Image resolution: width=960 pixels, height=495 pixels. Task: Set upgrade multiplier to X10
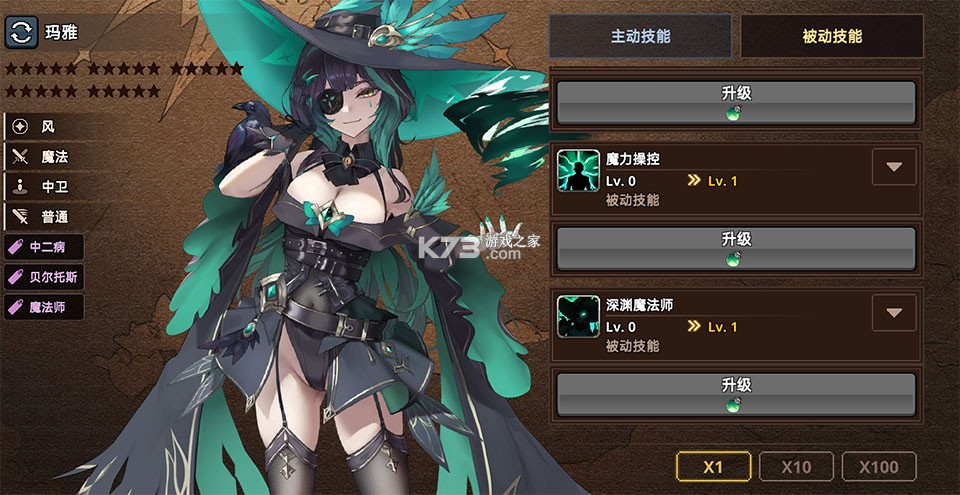(796, 466)
